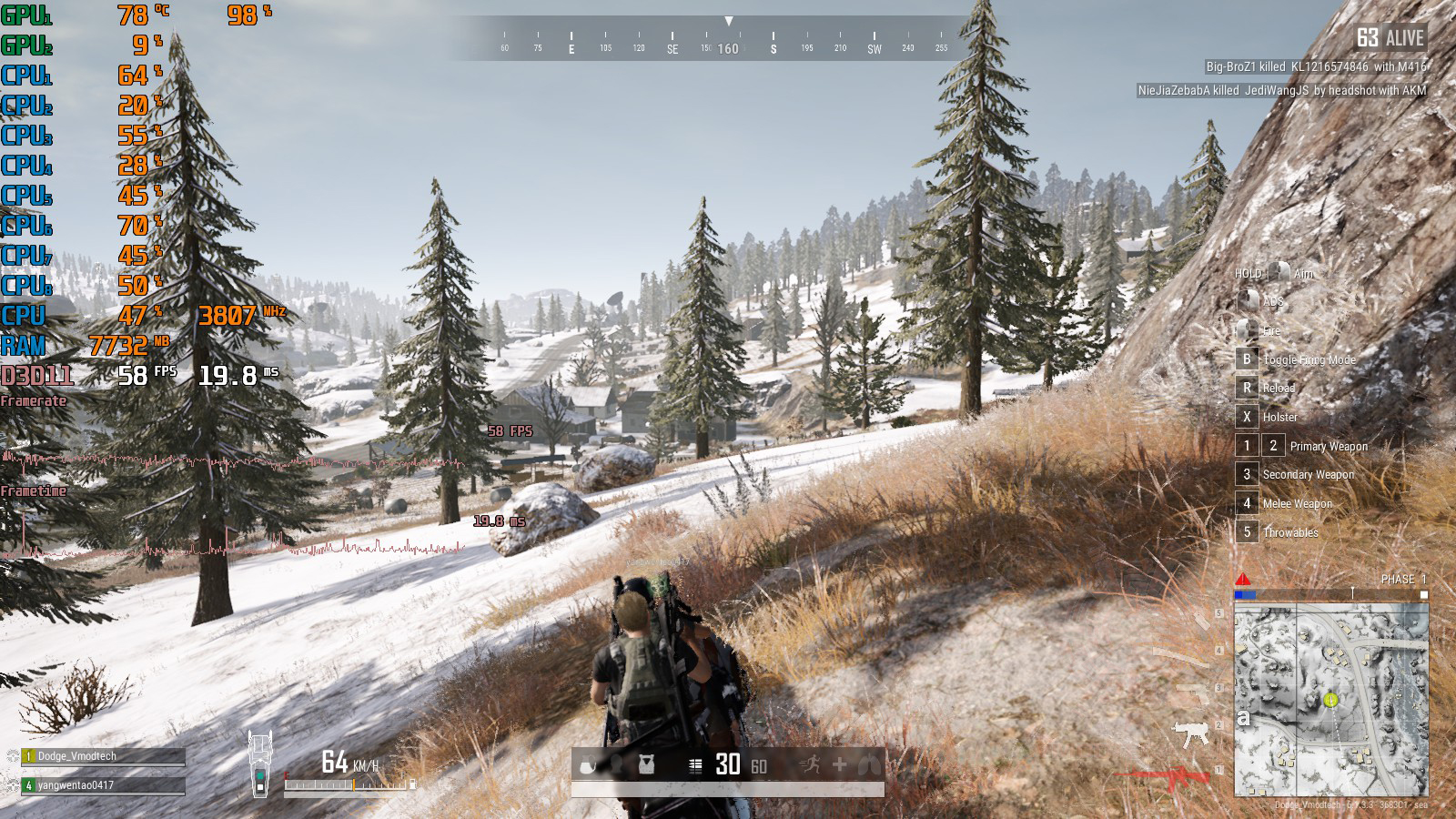The height and width of the screenshot is (819, 1456).
Task: Click the healing plus icon
Action: coord(839,764)
